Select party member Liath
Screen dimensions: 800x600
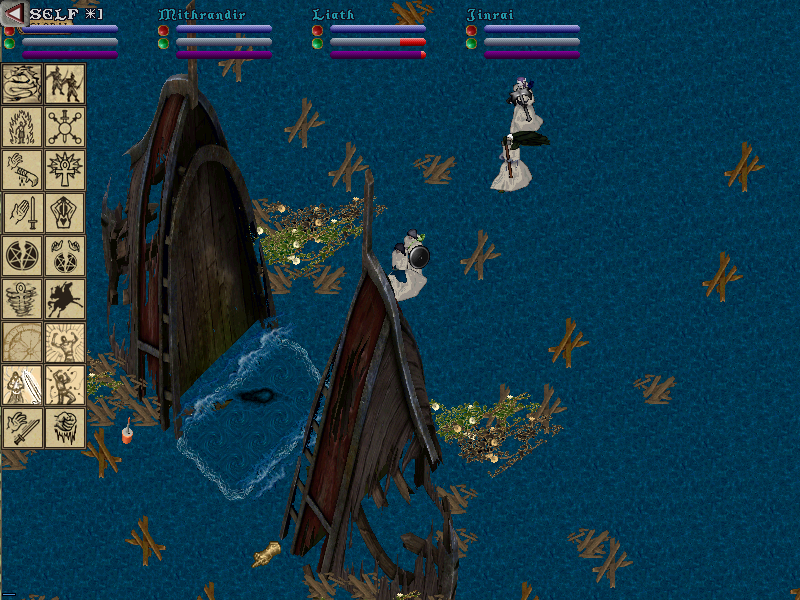333,15
